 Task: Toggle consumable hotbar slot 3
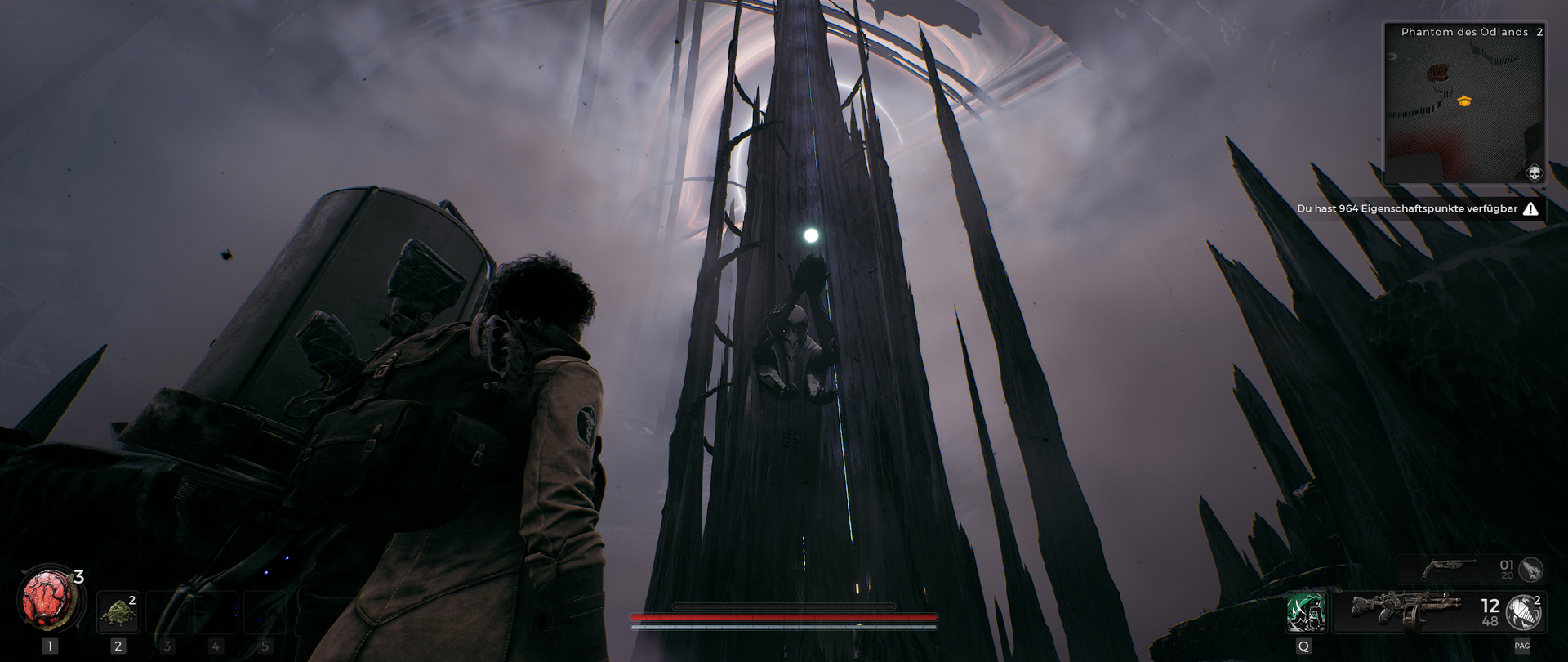167,612
